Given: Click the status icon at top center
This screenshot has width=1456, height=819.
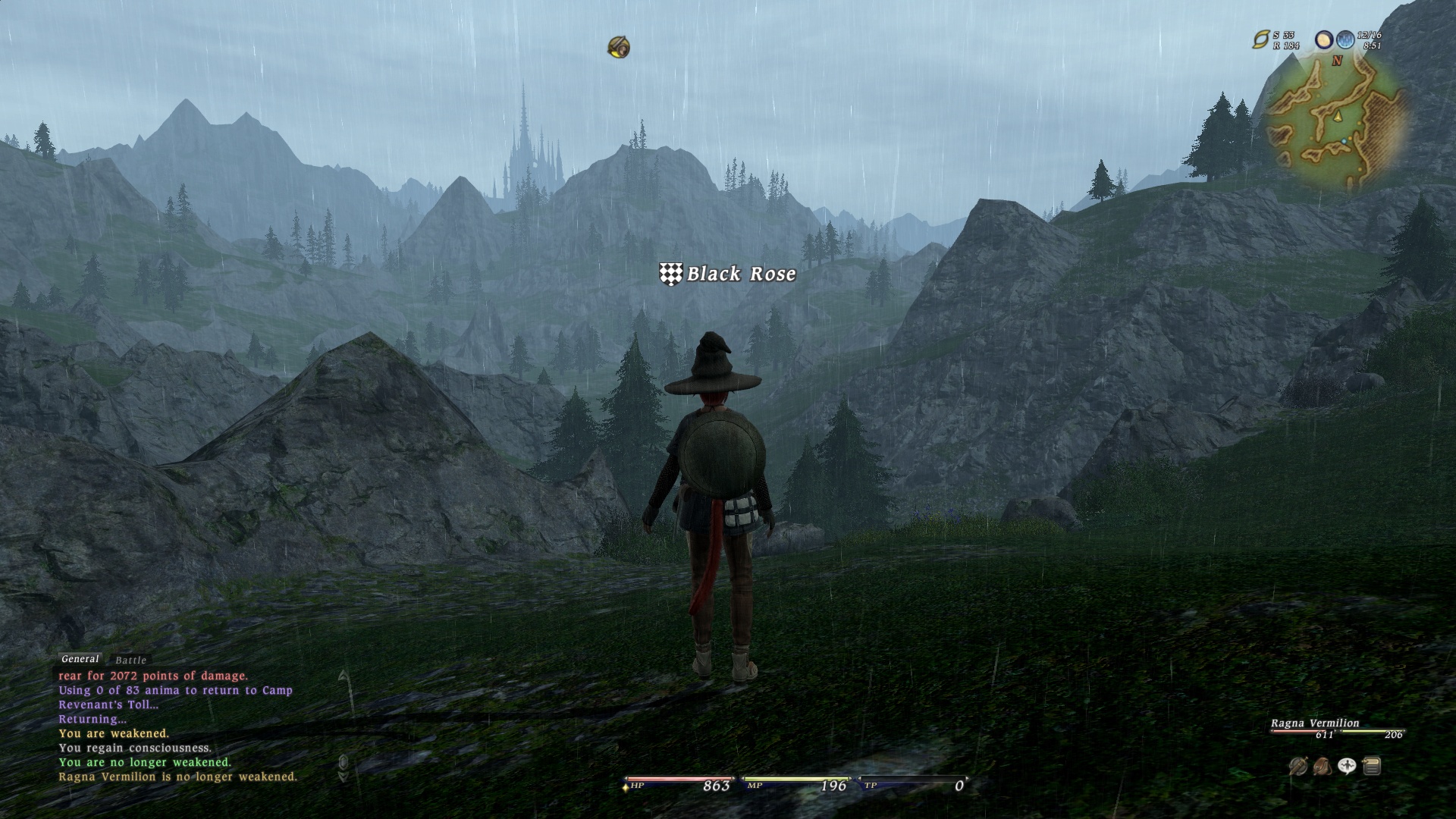Looking at the screenshot, I should [x=619, y=48].
